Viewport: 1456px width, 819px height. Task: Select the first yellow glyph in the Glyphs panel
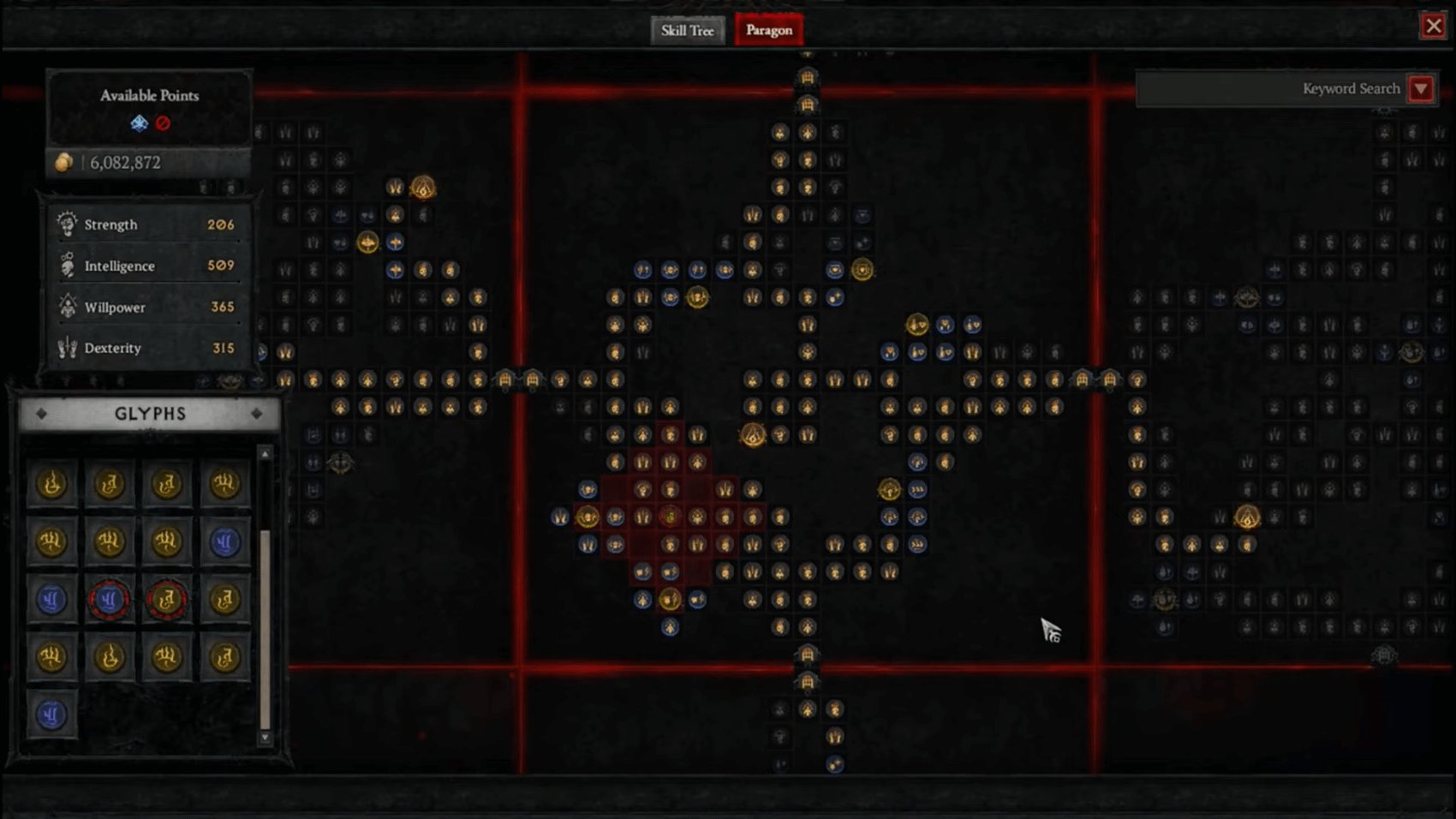pyautogui.click(x=51, y=483)
